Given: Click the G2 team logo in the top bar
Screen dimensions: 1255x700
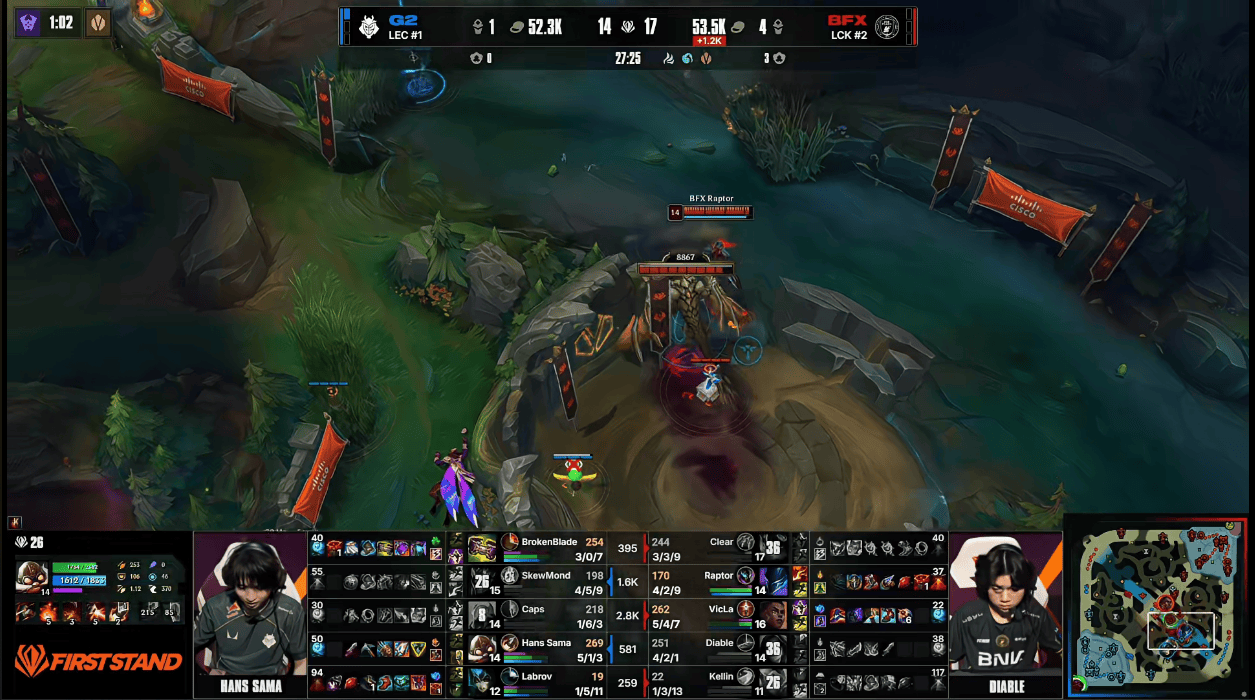Looking at the screenshot, I should click(x=368, y=26).
